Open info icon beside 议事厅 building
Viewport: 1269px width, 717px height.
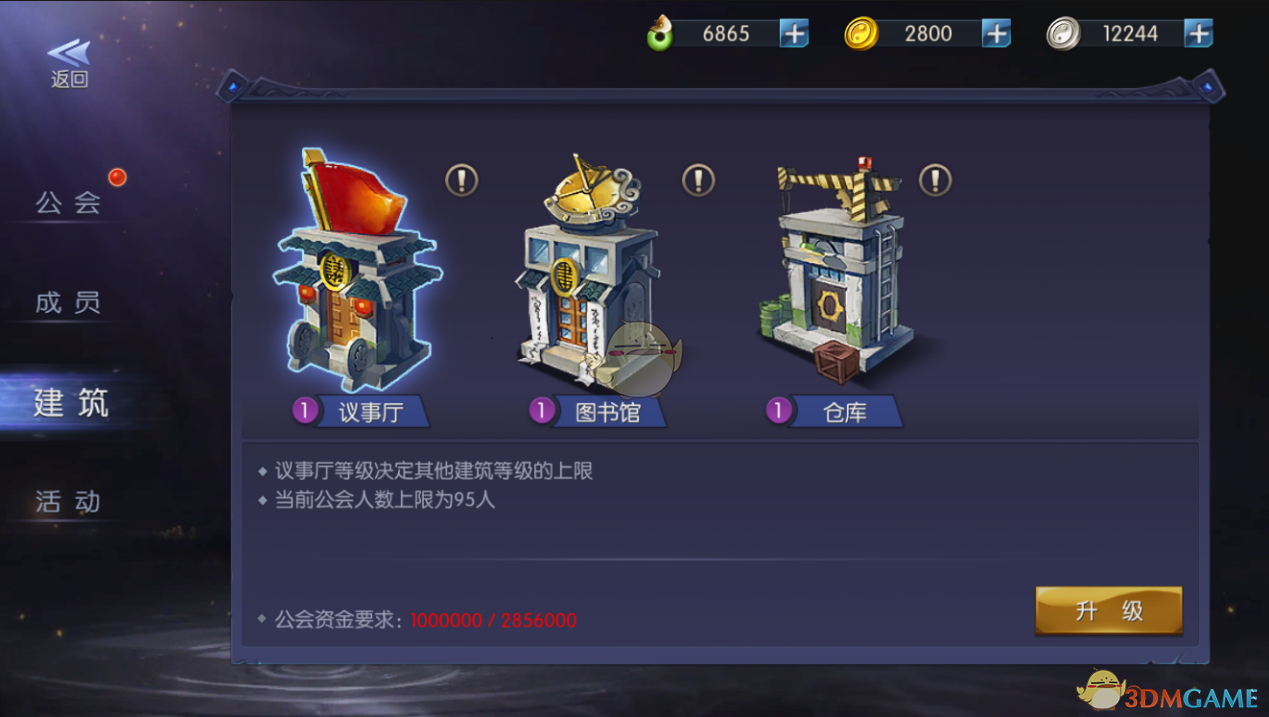pyautogui.click(x=461, y=181)
